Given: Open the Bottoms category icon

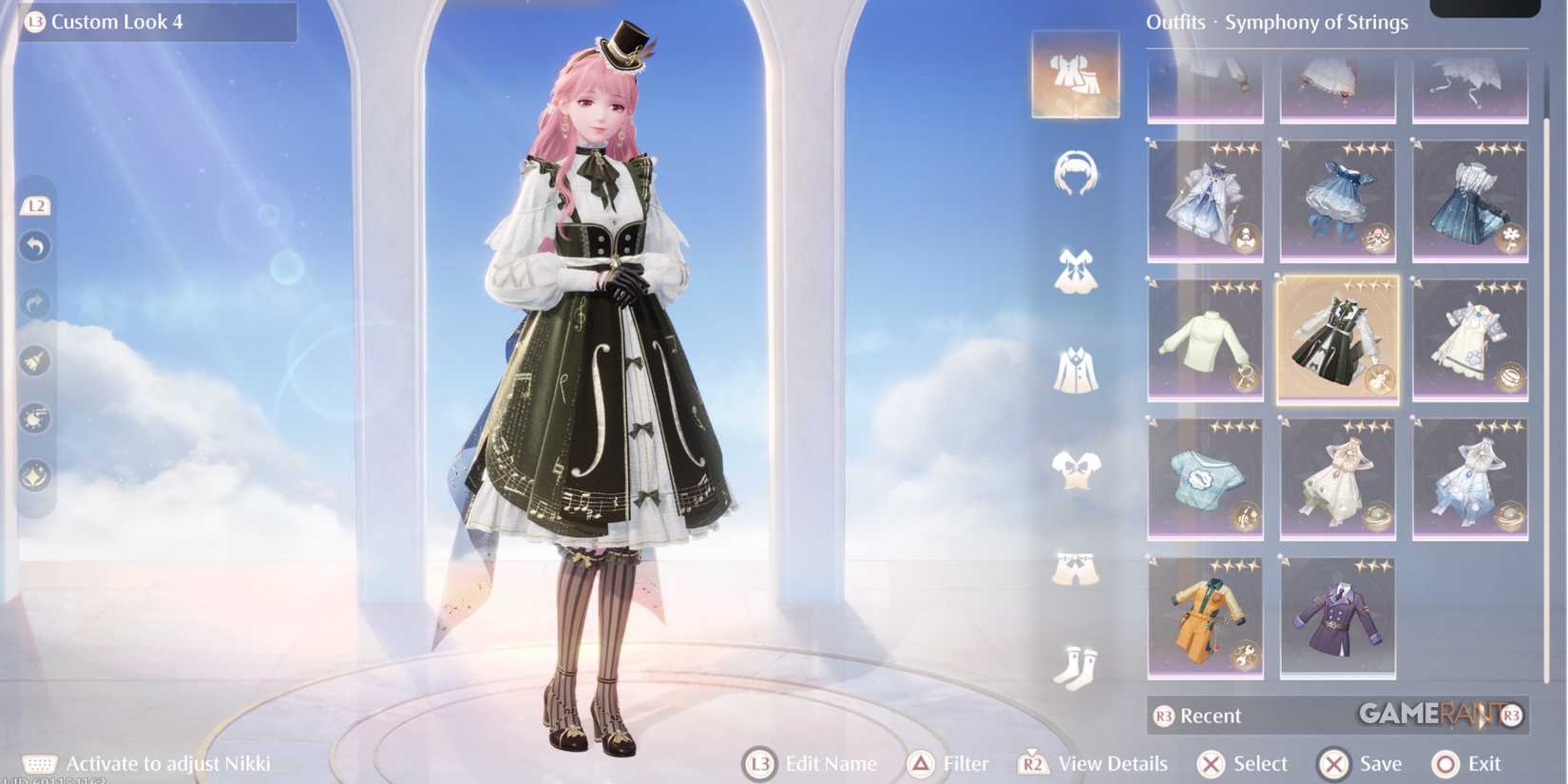Looking at the screenshot, I should pyautogui.click(x=1075, y=565).
